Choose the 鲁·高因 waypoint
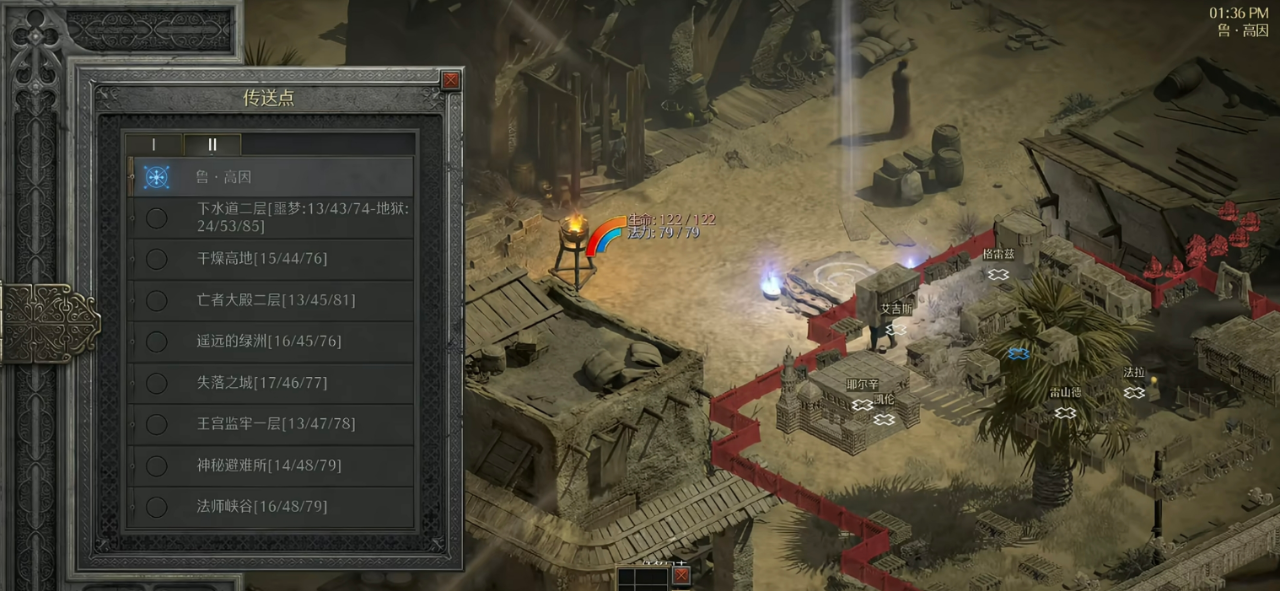Screen dimensions: 1280x591 (x=270, y=177)
